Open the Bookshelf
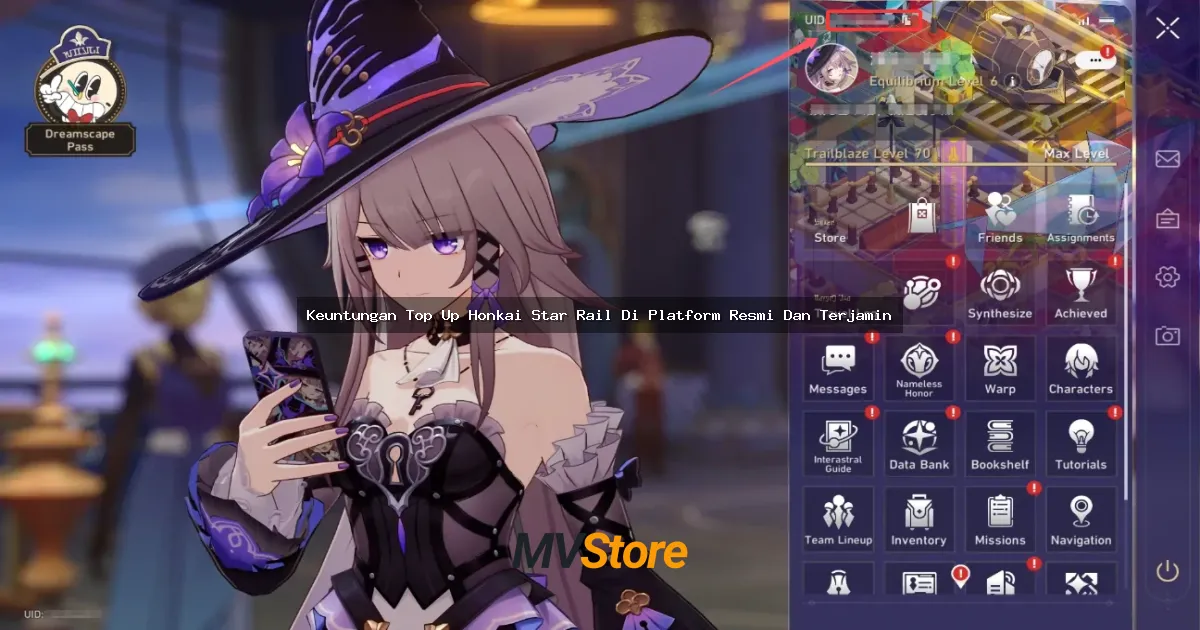Image resolution: width=1200 pixels, height=630 pixels. tap(1000, 445)
